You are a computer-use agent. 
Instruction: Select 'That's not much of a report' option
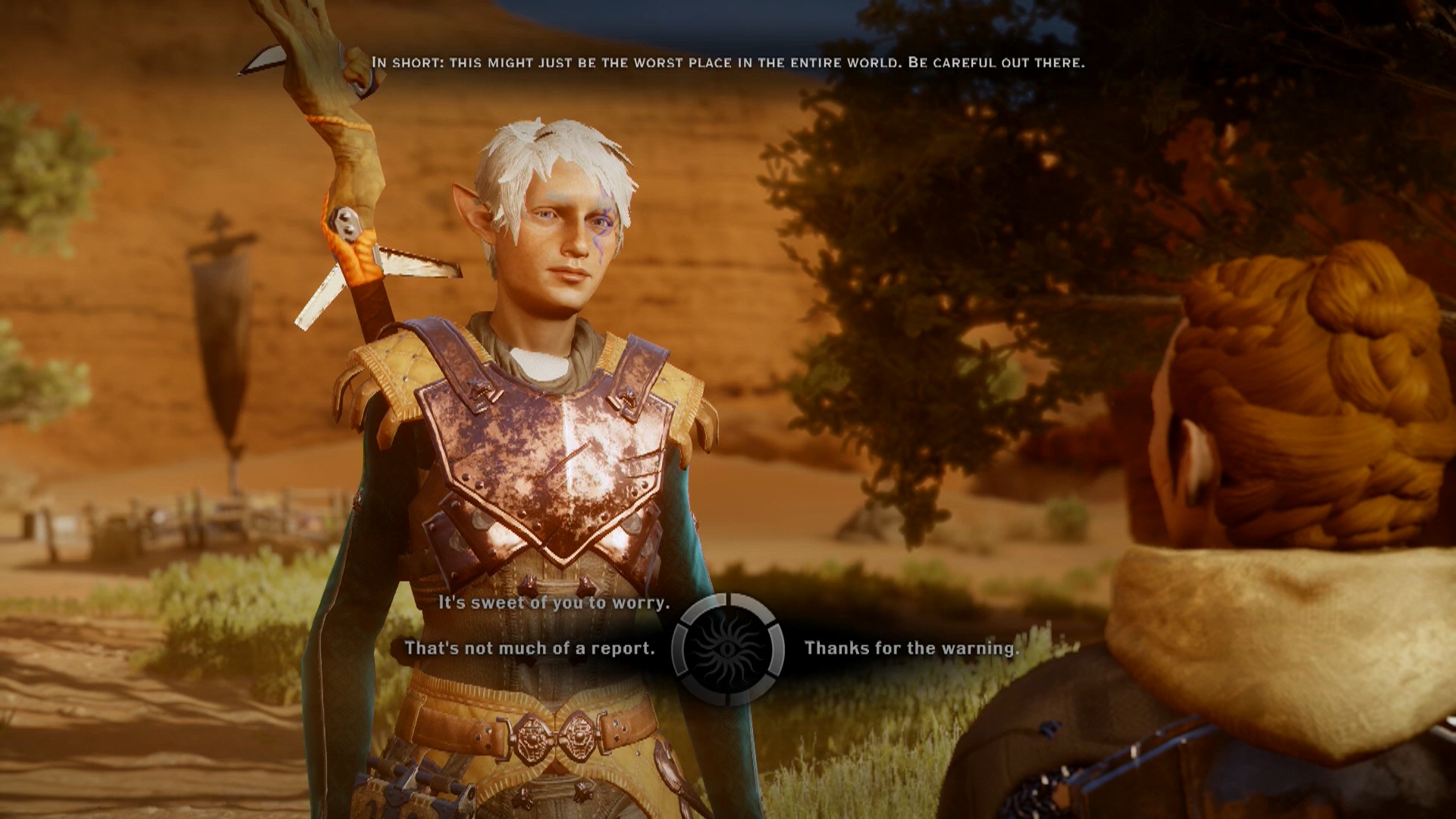(531, 648)
